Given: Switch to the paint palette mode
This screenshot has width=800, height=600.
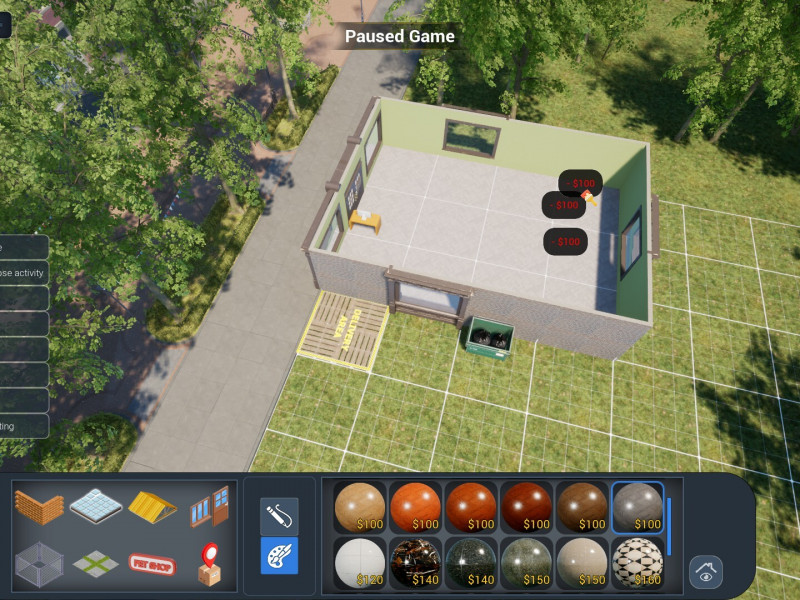Looking at the screenshot, I should click(279, 555).
